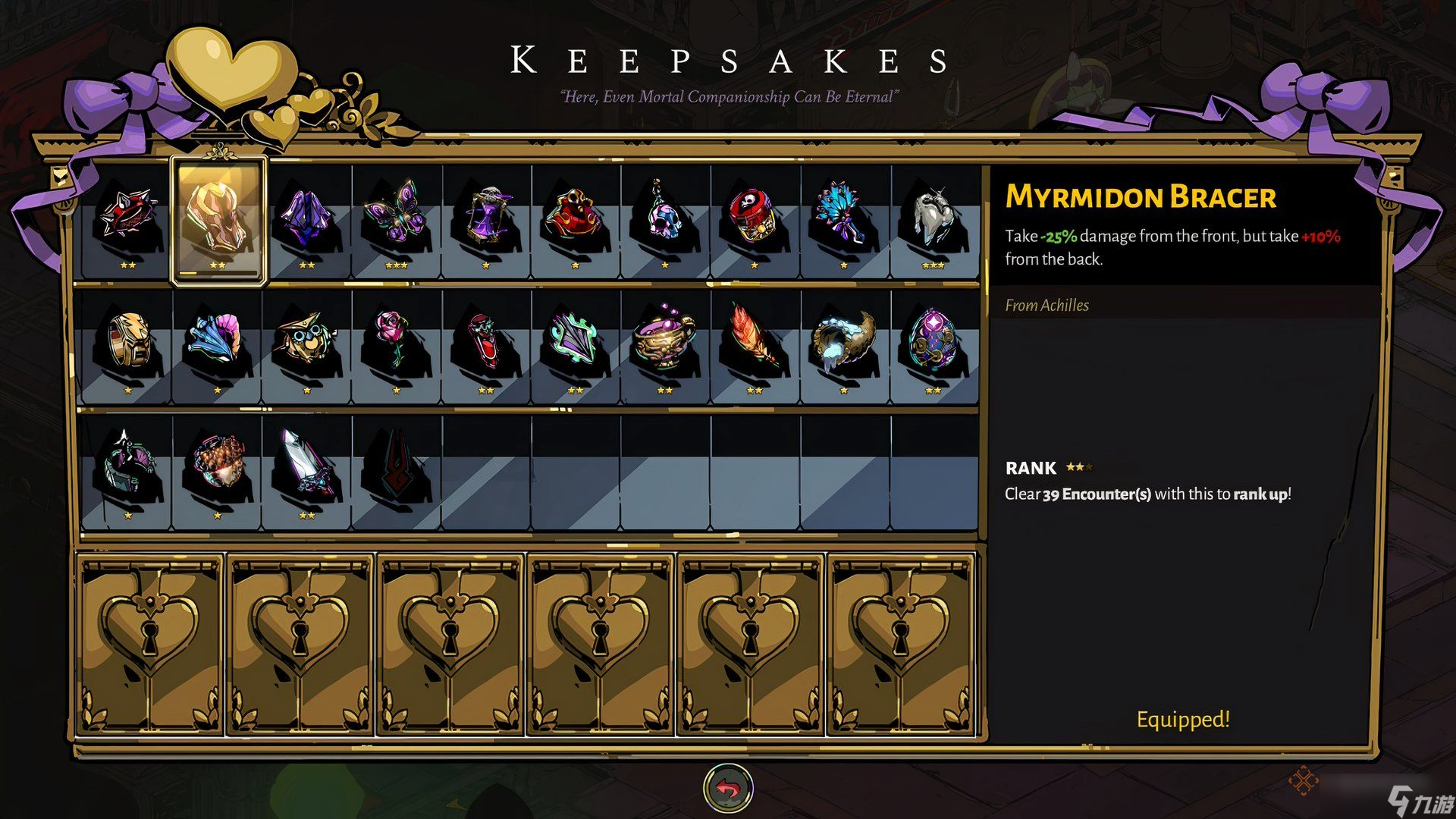Choose the skull earring keepsake
This screenshot has width=1456, height=819.
click(x=664, y=217)
